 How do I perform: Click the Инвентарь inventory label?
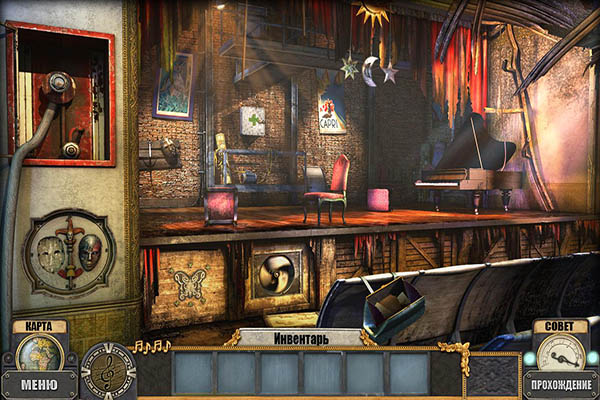(x=300, y=337)
